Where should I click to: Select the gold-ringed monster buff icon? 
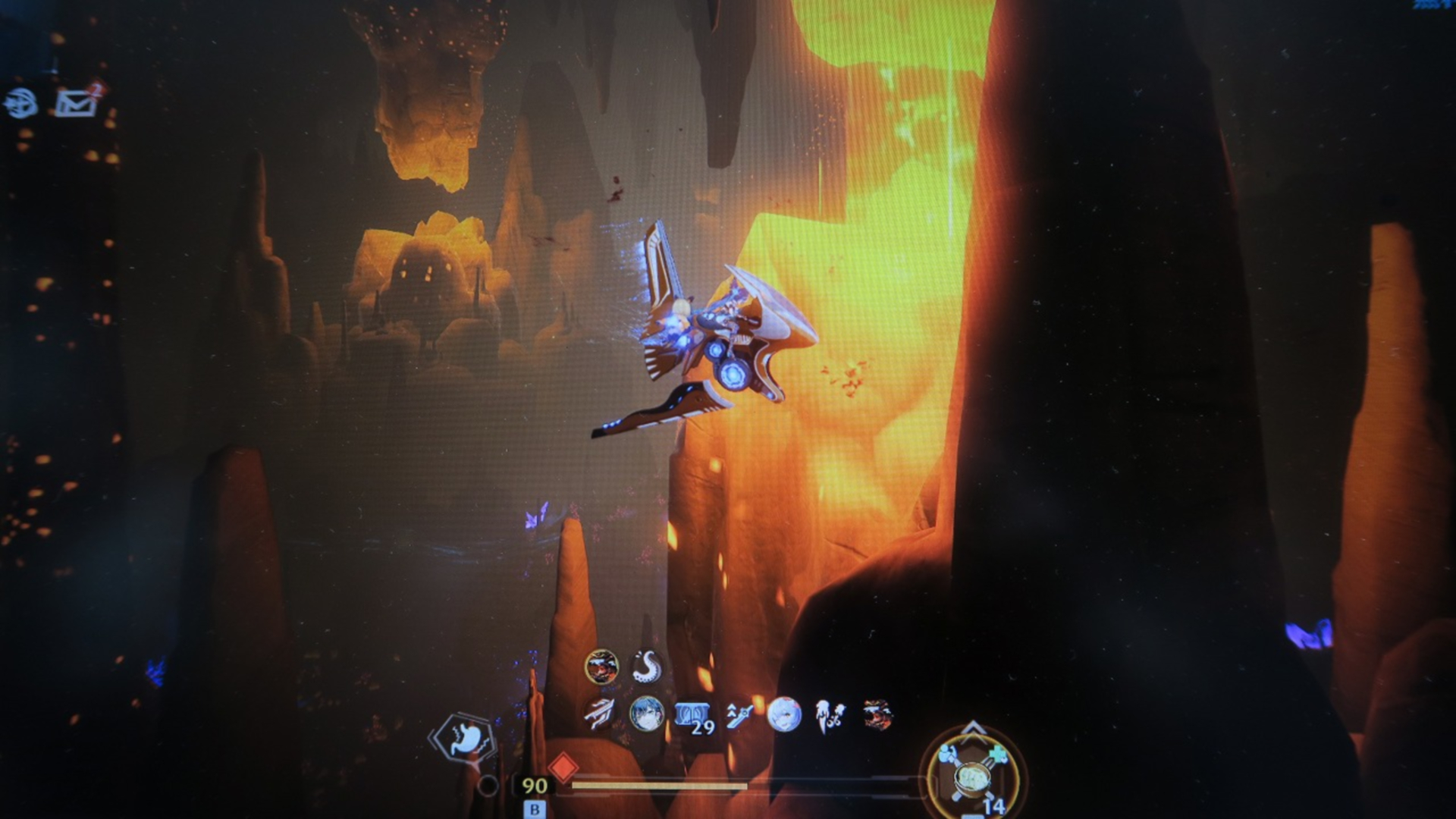coord(601,667)
